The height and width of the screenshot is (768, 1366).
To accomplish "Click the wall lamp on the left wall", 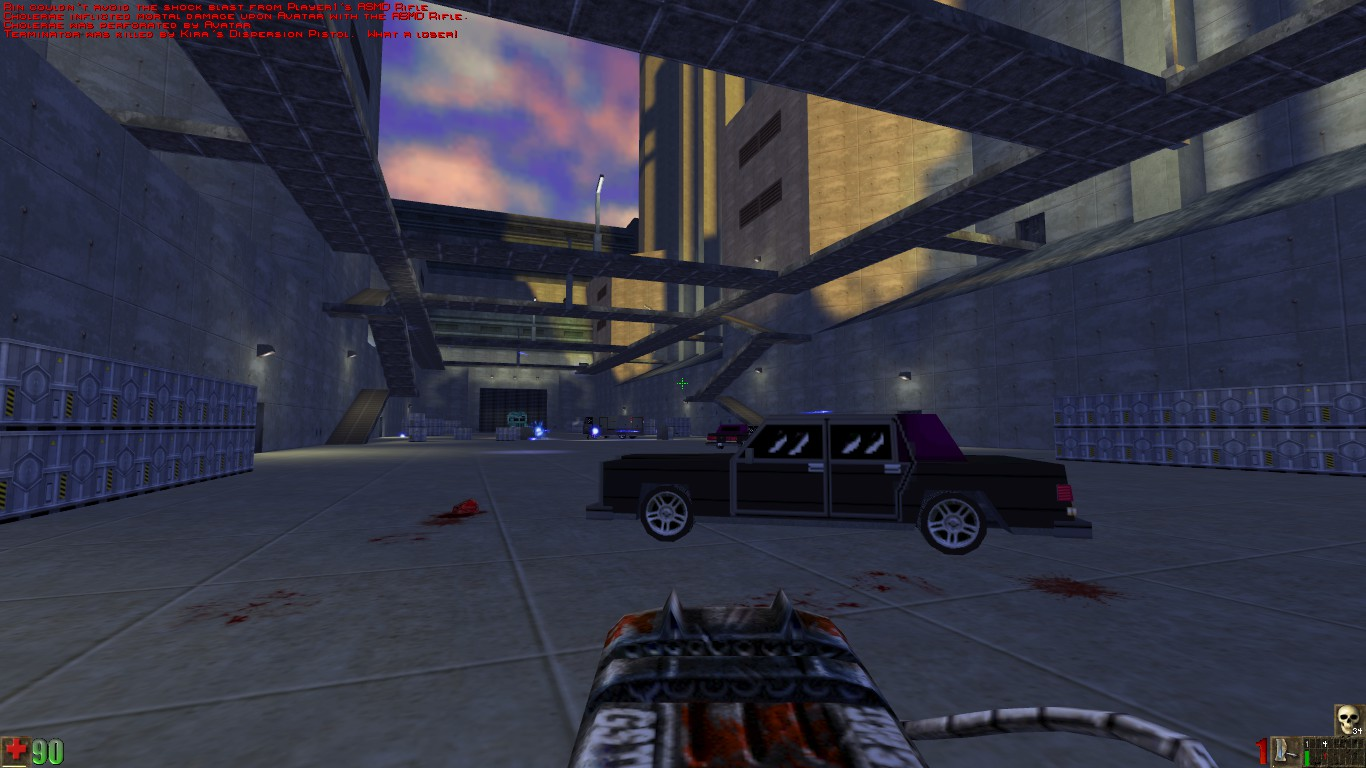I will click(264, 351).
